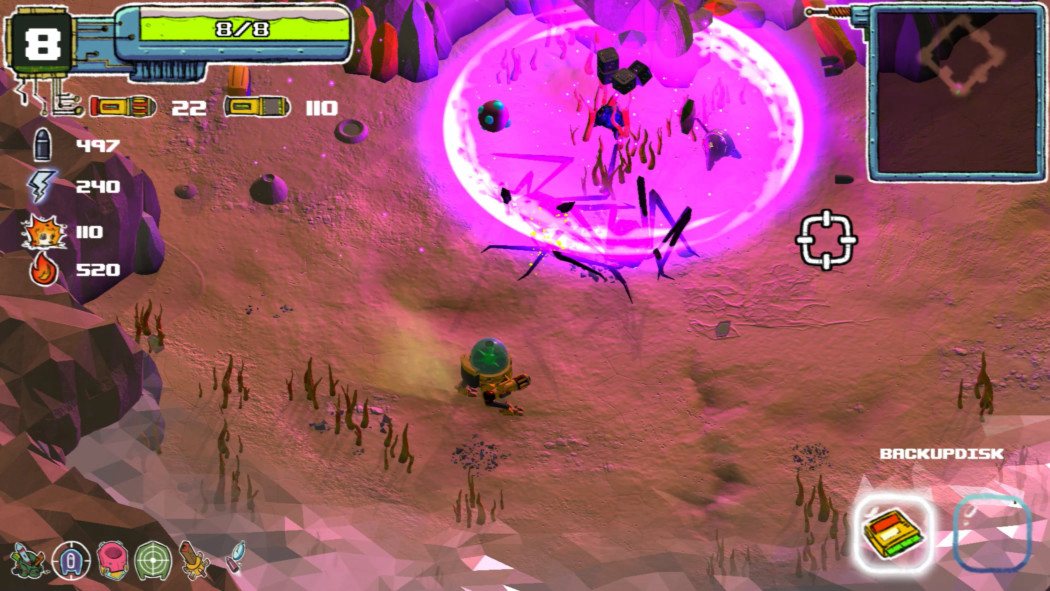The image size is (1050, 591).
Task: Click the empty blue-outlined item slot
Action: click(991, 534)
